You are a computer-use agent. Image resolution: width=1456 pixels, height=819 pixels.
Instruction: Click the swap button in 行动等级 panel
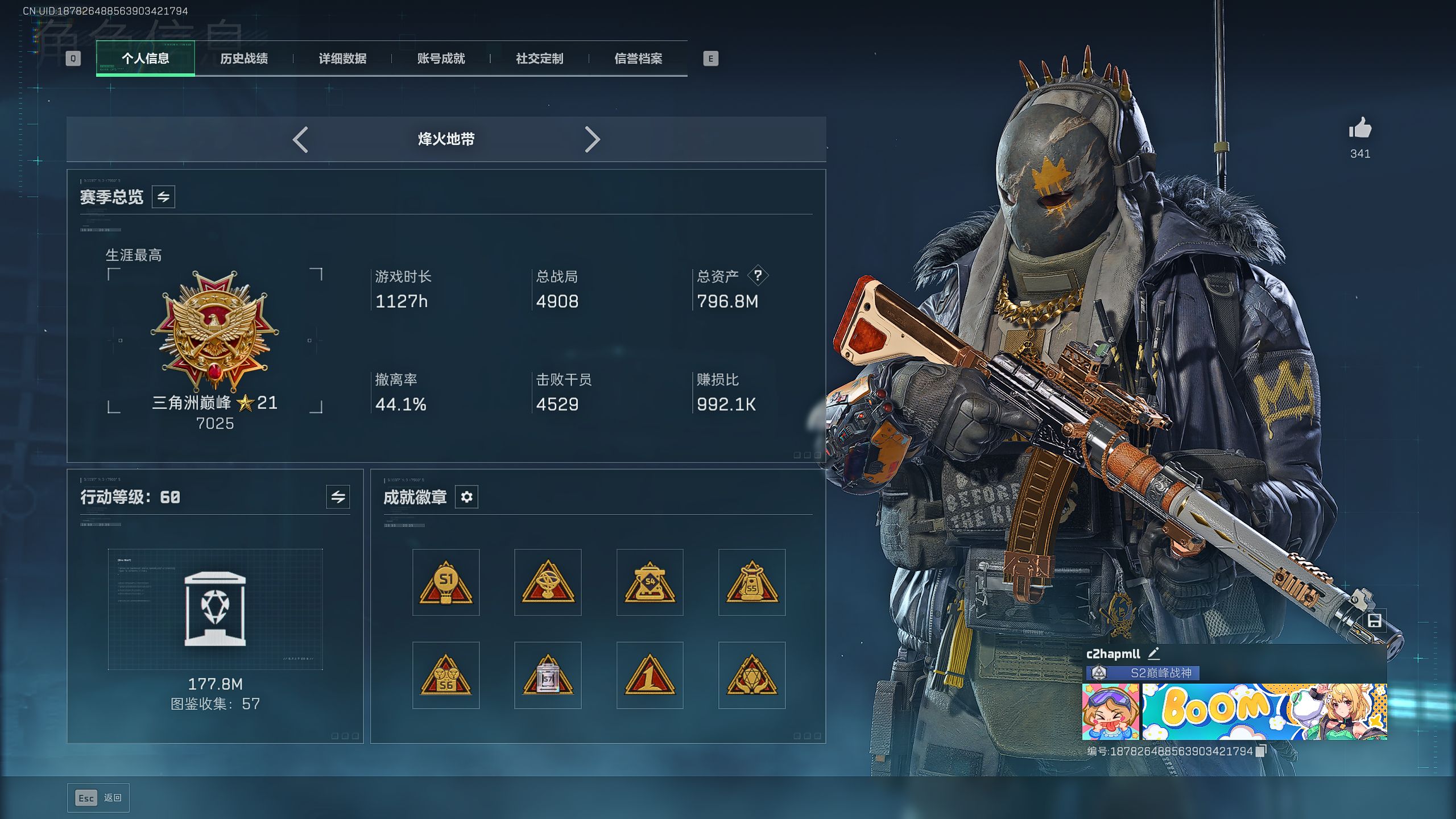point(338,497)
